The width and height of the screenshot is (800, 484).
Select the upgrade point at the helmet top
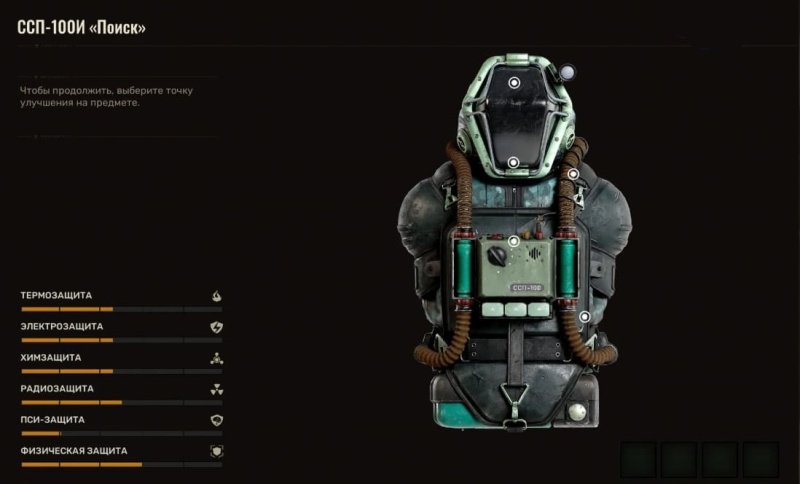(513, 84)
